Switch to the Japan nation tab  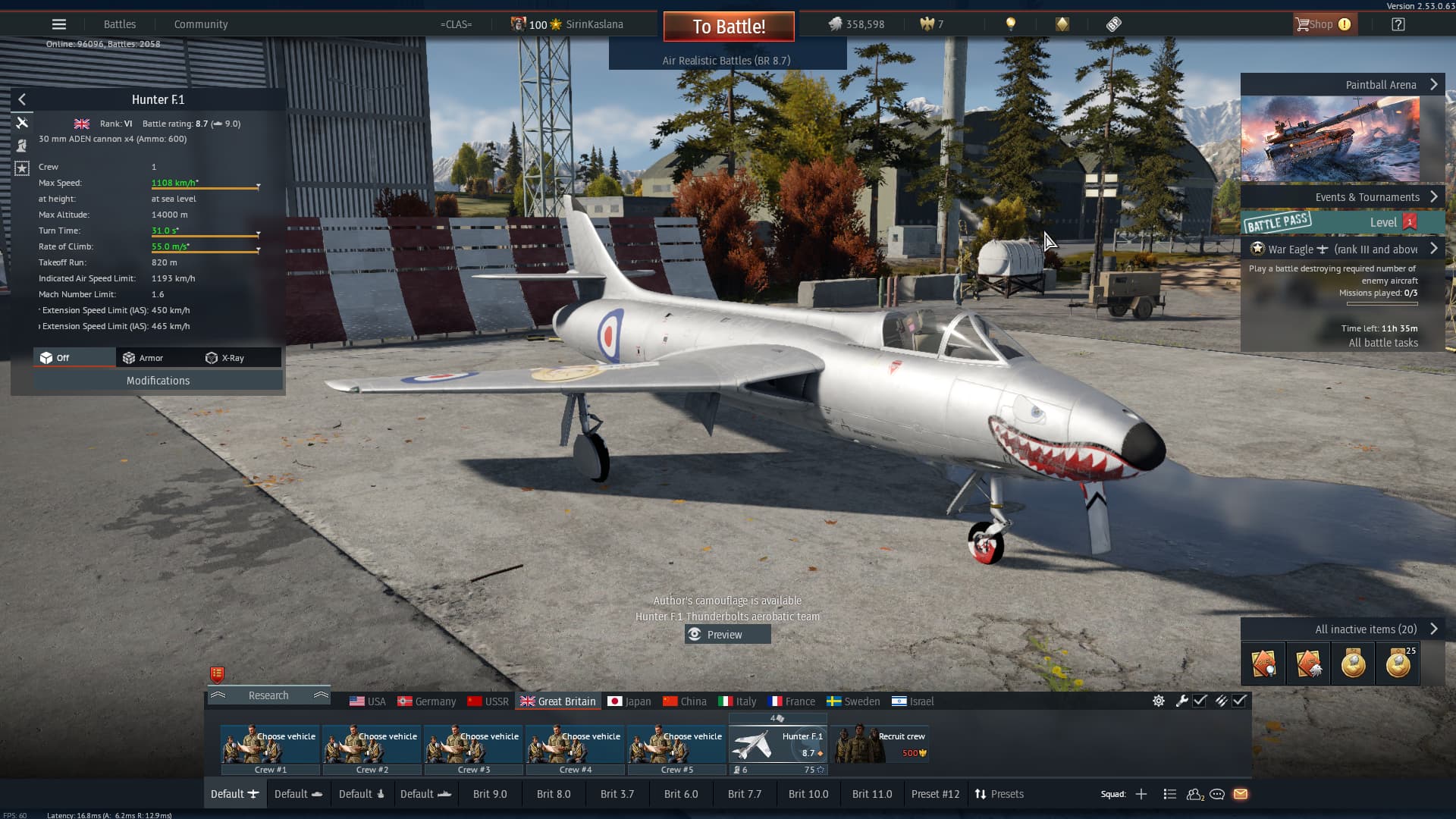coord(629,701)
